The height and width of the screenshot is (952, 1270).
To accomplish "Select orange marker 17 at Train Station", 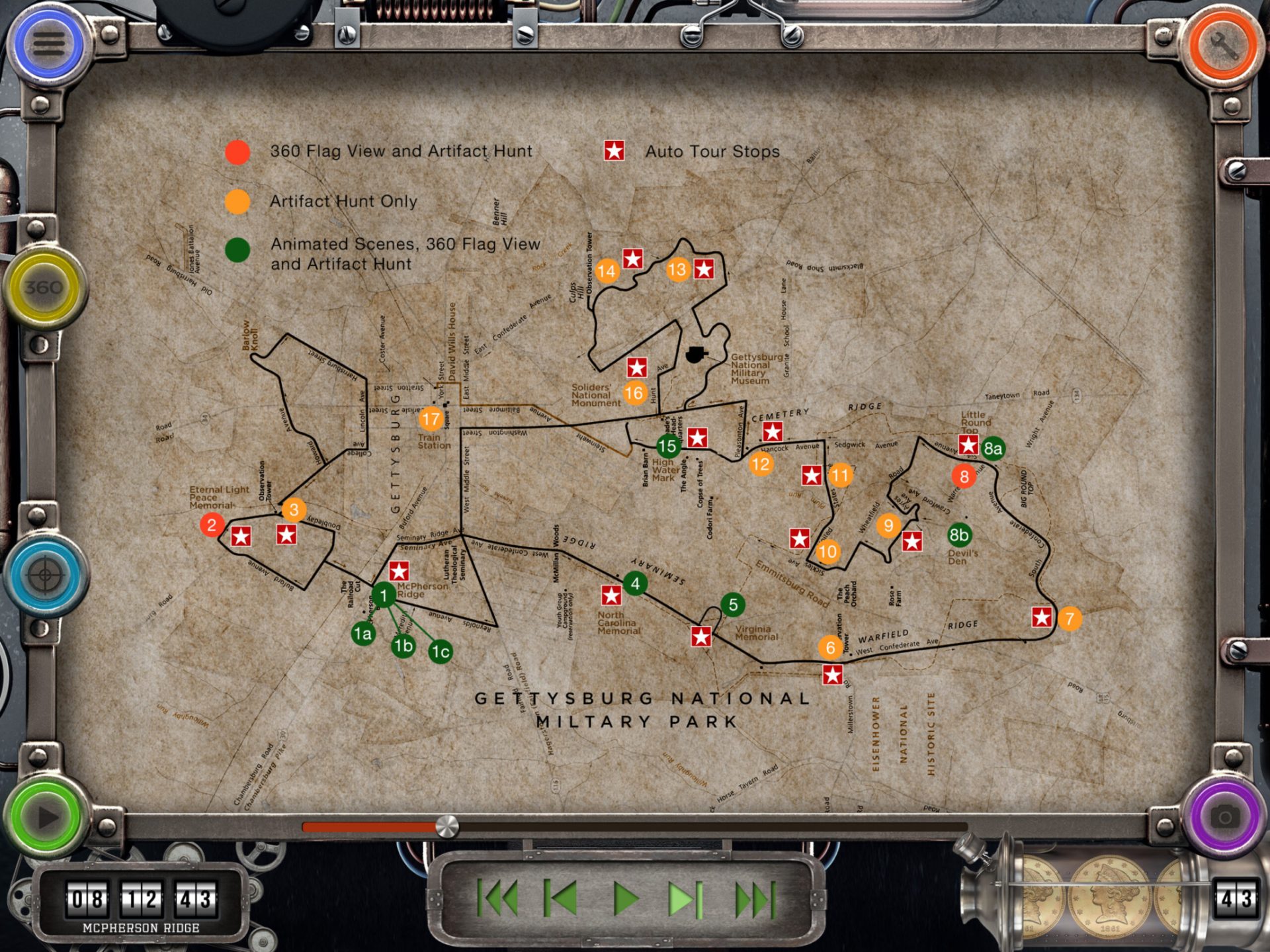I will click(431, 419).
